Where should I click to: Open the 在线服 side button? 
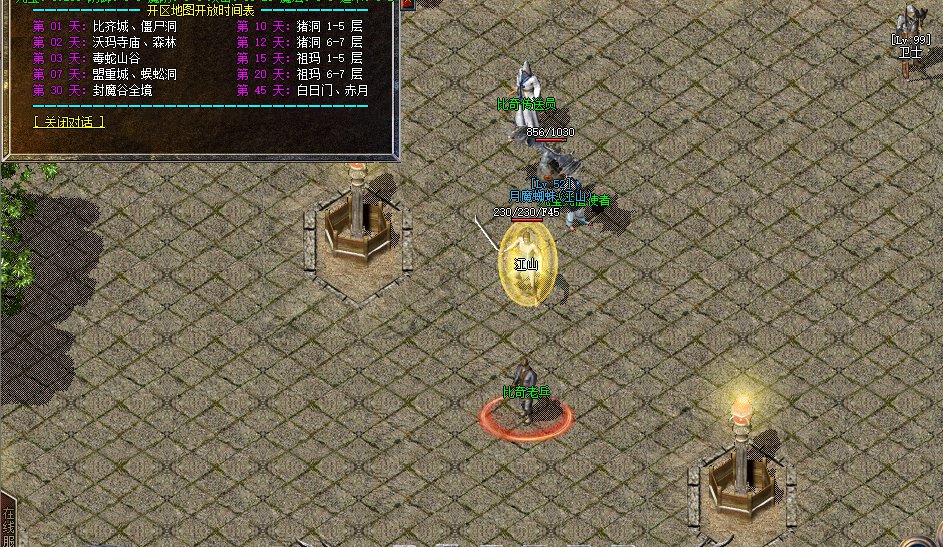pos(8,522)
